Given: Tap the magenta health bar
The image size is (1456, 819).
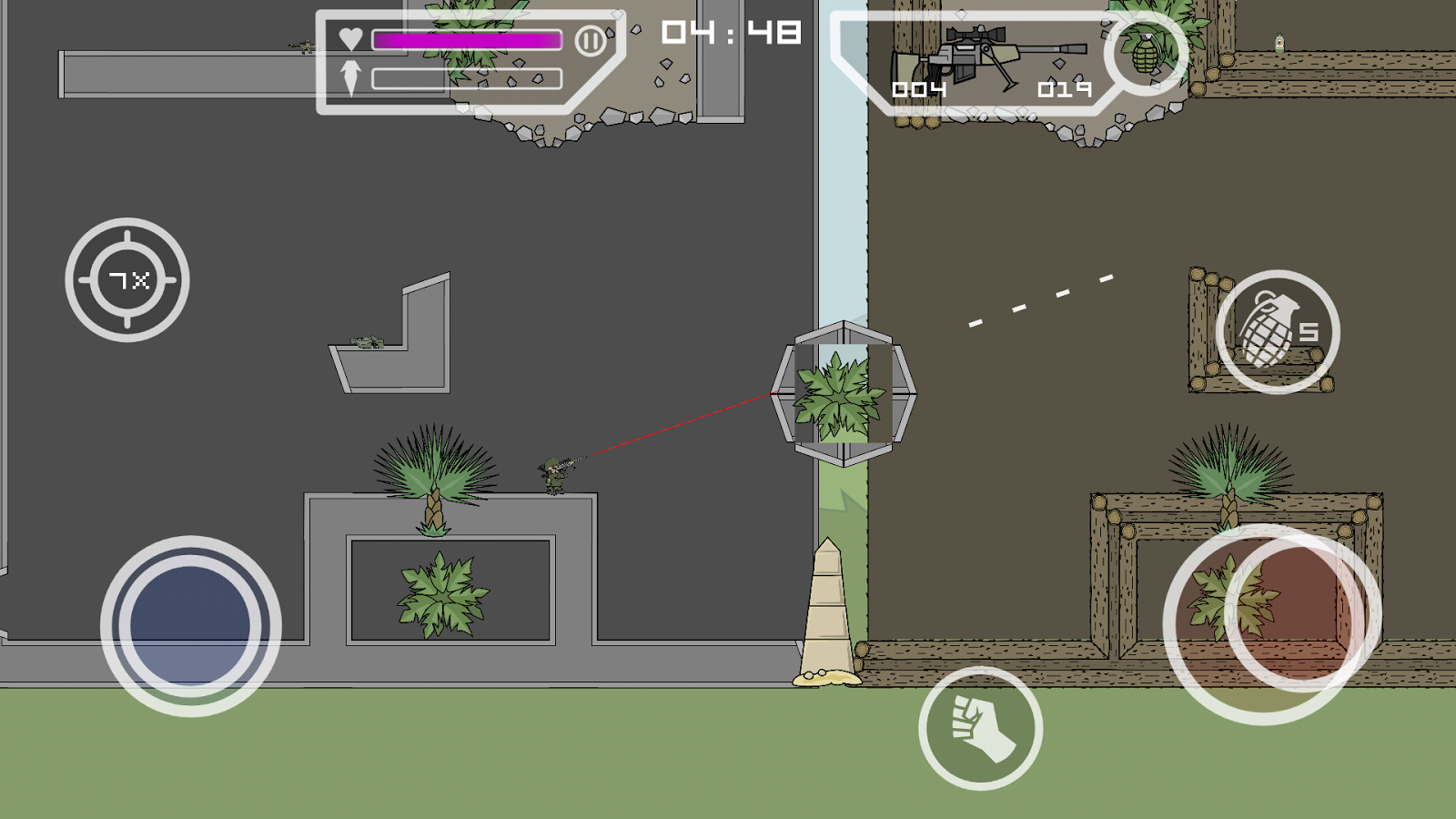Looking at the screenshot, I should pos(466,39).
